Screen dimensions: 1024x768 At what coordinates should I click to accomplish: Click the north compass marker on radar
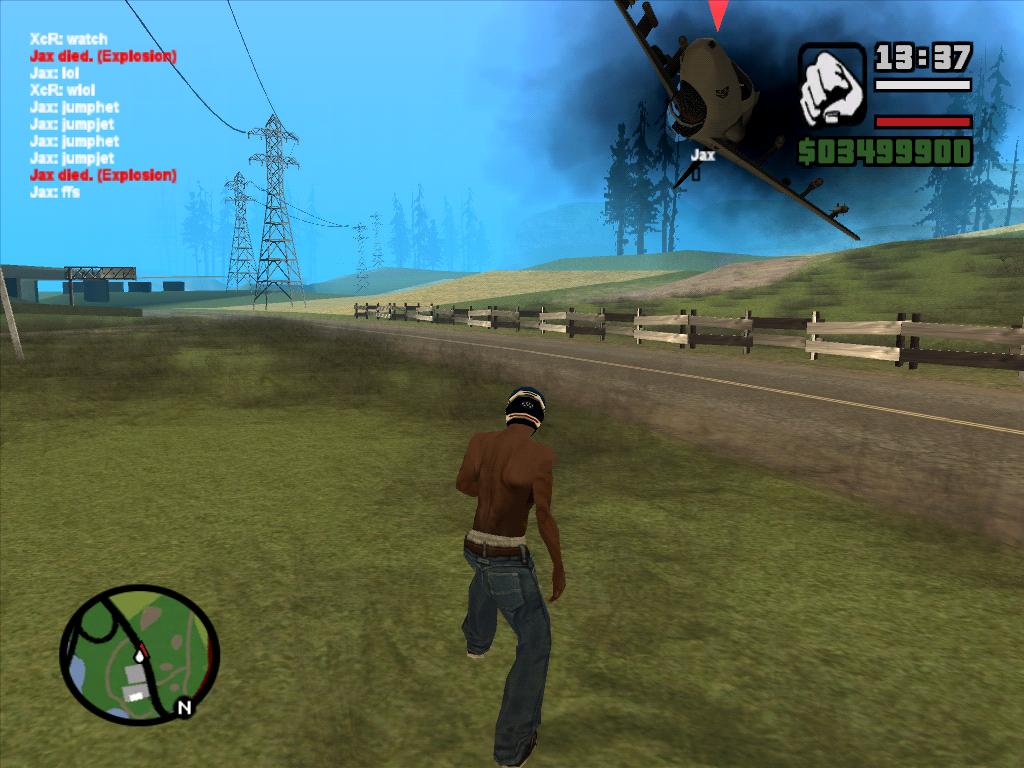click(184, 708)
